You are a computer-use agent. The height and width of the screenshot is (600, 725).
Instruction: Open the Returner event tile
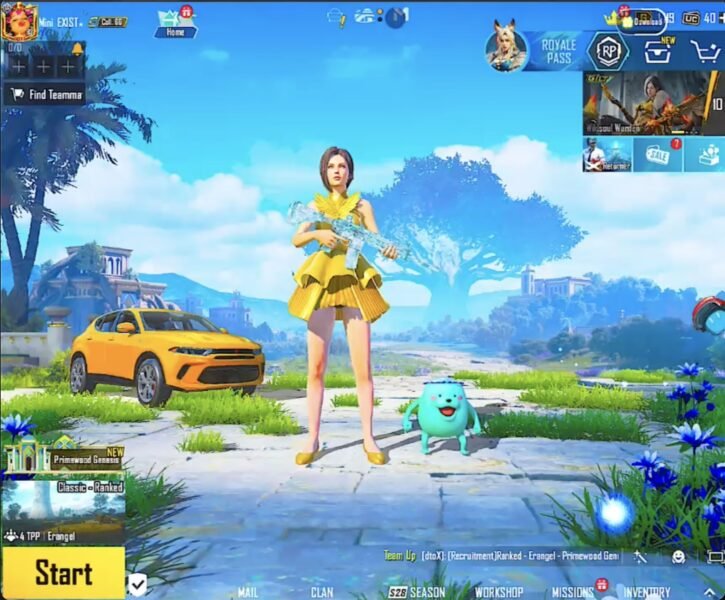click(x=607, y=155)
